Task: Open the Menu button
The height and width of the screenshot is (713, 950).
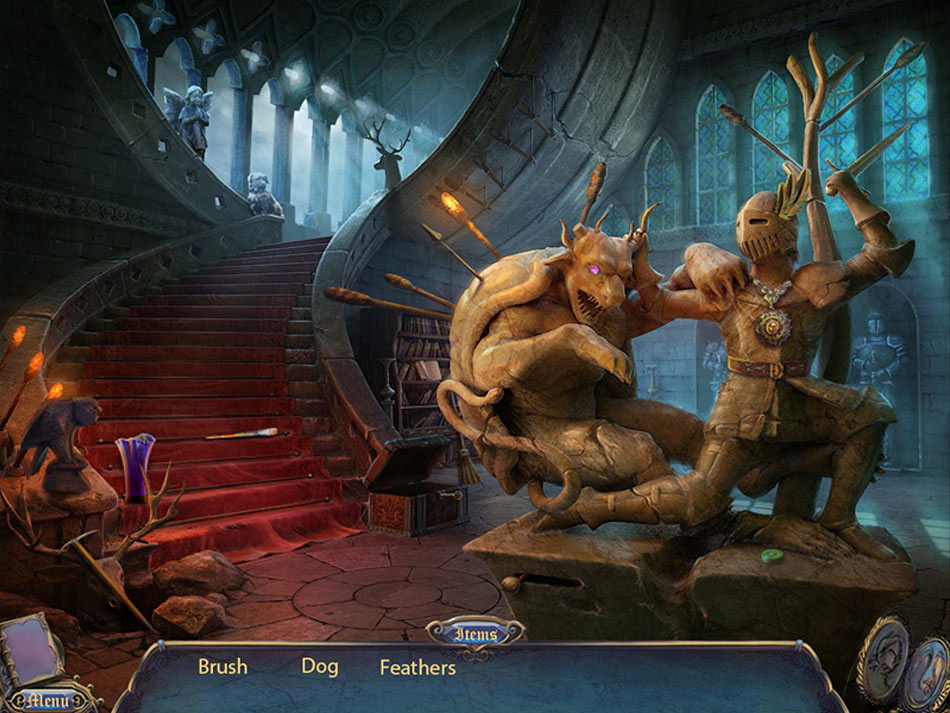Action: pyautogui.click(x=47, y=698)
